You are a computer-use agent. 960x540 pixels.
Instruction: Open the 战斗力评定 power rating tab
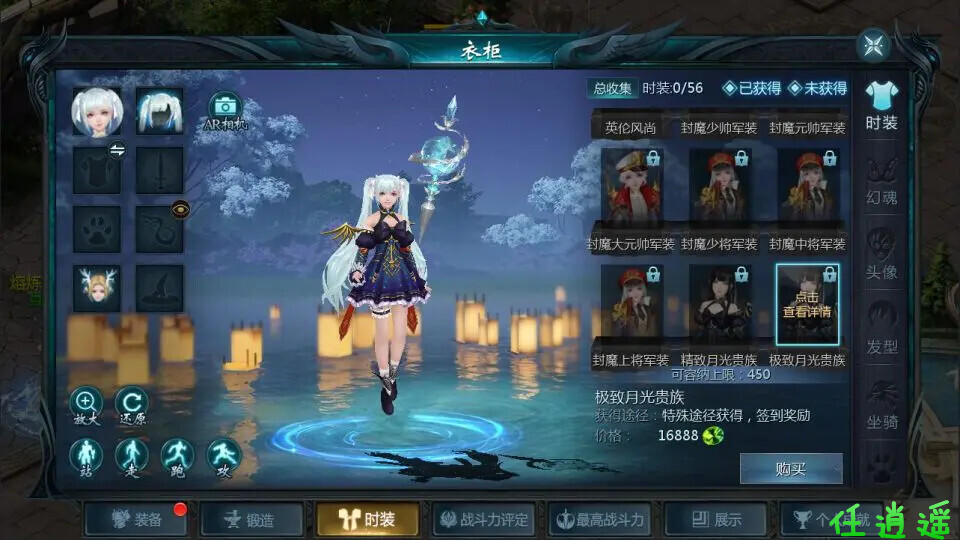[x=484, y=519]
